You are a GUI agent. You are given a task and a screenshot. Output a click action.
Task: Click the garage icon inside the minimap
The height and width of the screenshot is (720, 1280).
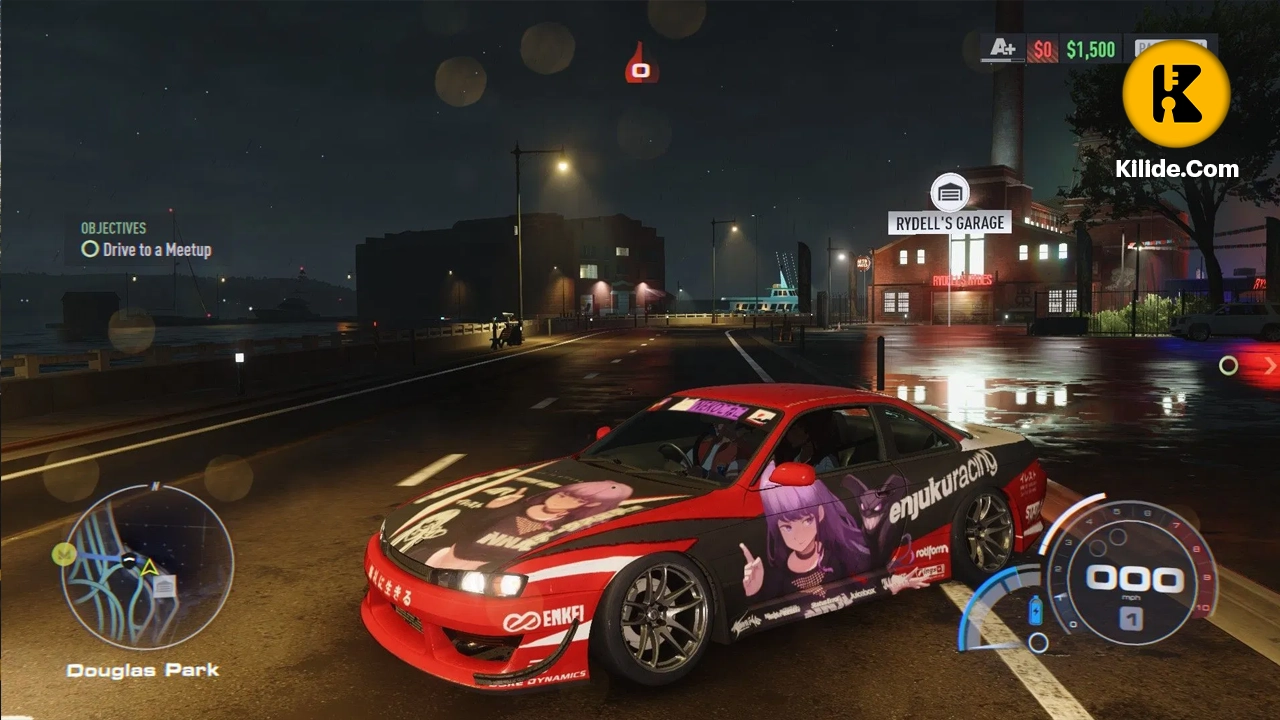click(164, 586)
